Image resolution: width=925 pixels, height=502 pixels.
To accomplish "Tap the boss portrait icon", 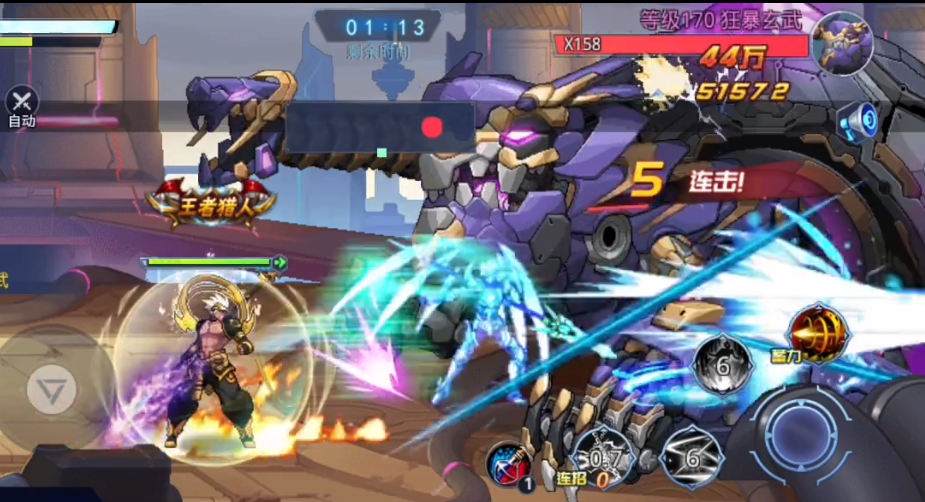I will point(842,43).
